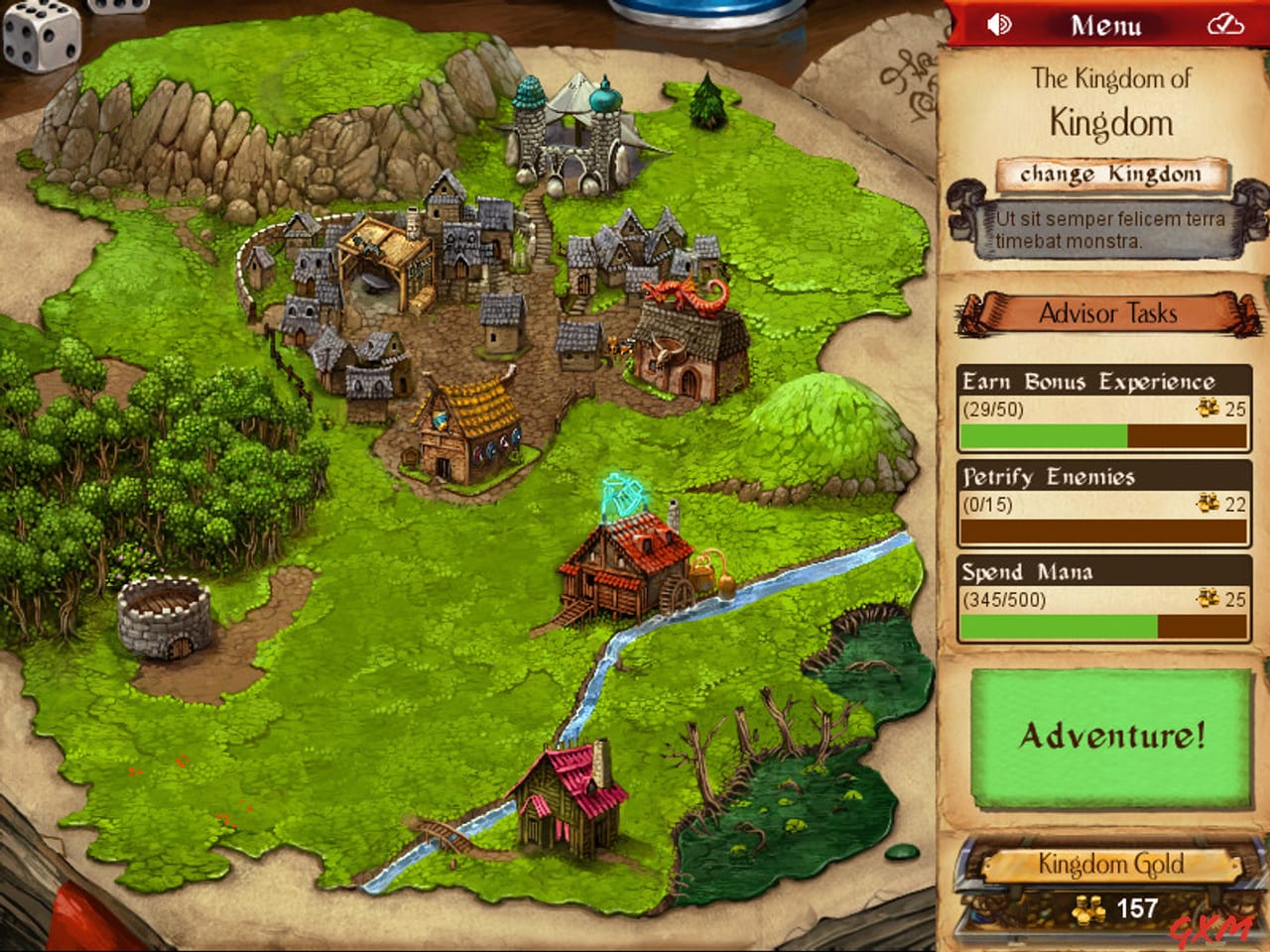Click the Advisor Tasks banner

(1108, 312)
